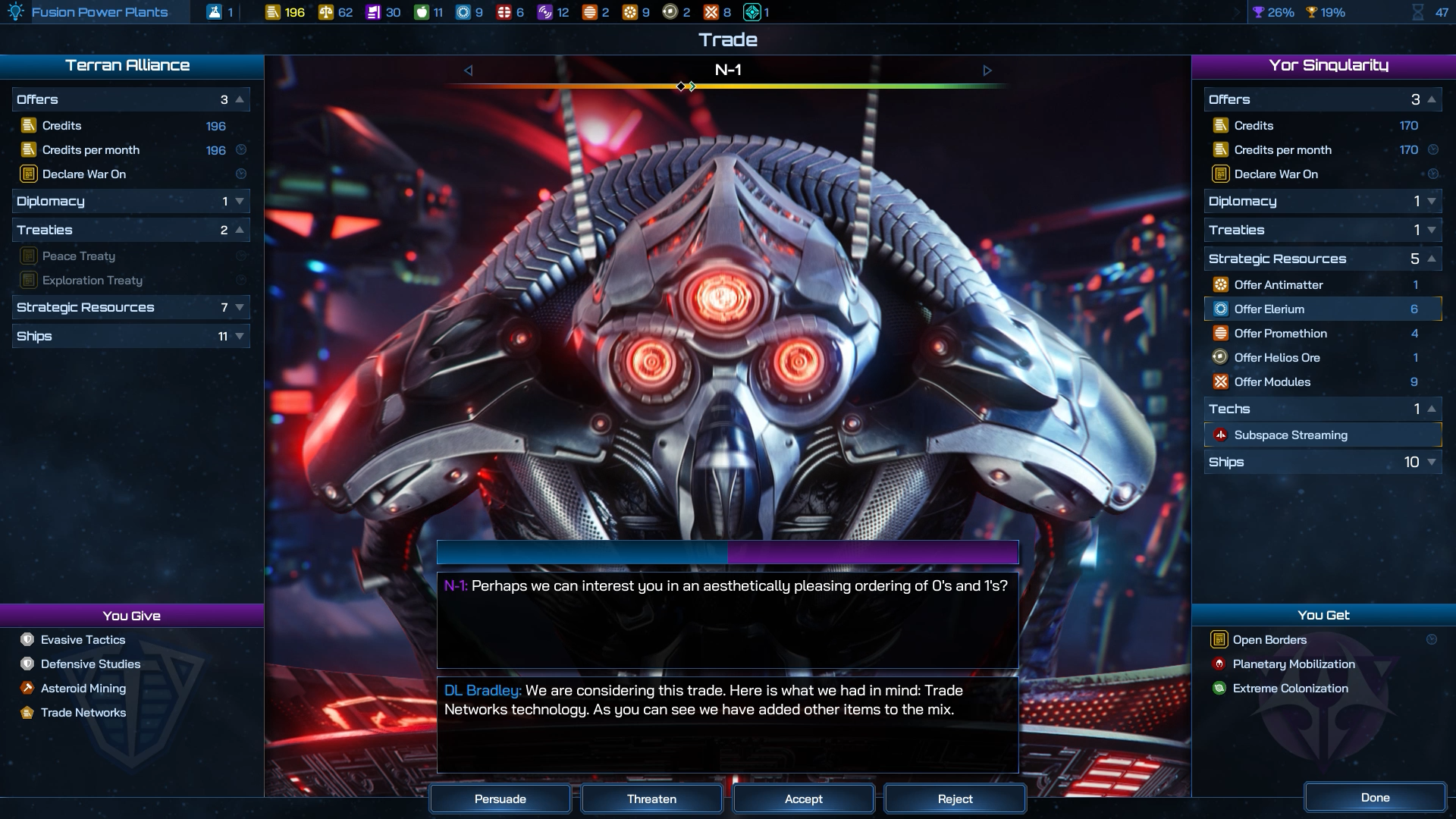Collapse the Terran Alliance Treaties section

130,230
